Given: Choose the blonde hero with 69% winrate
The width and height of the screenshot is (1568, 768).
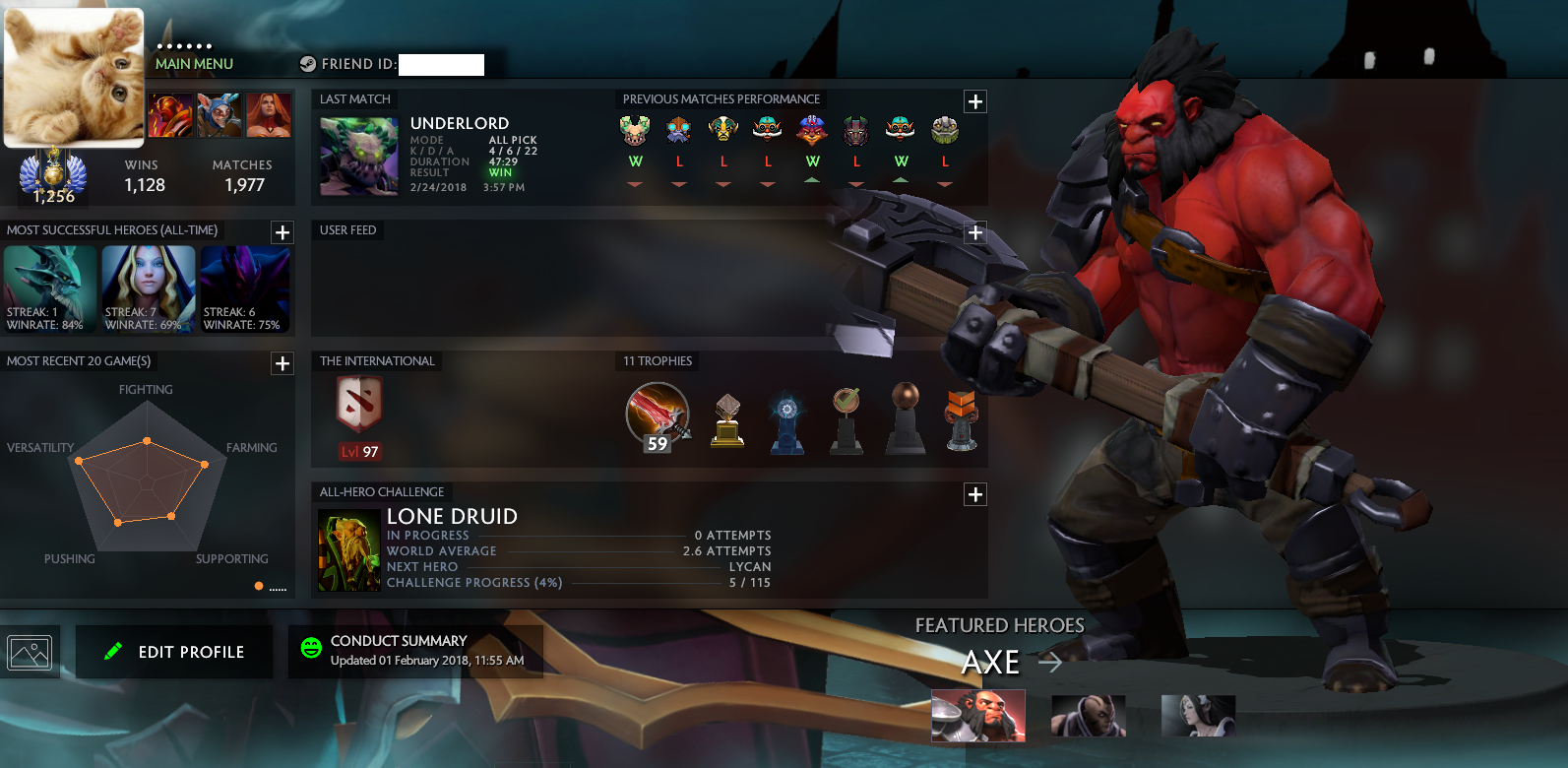Looking at the screenshot, I should click(x=149, y=288).
